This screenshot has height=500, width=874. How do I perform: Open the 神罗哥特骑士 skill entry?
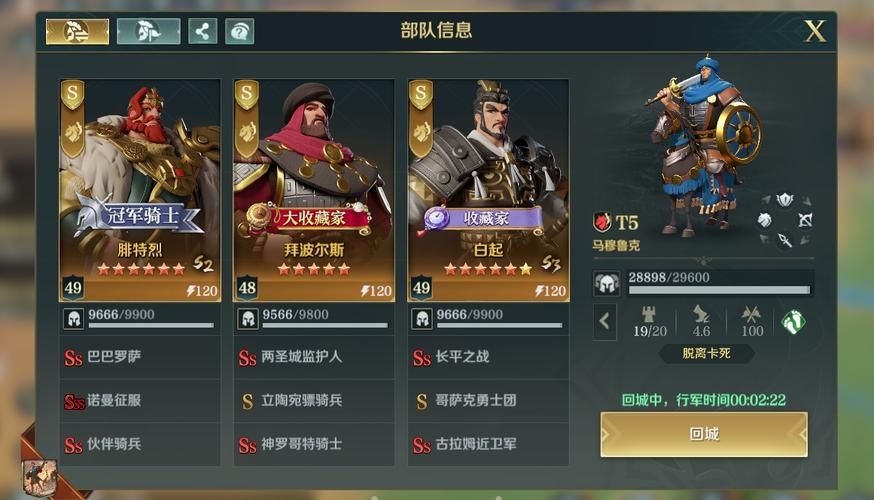click(x=314, y=444)
